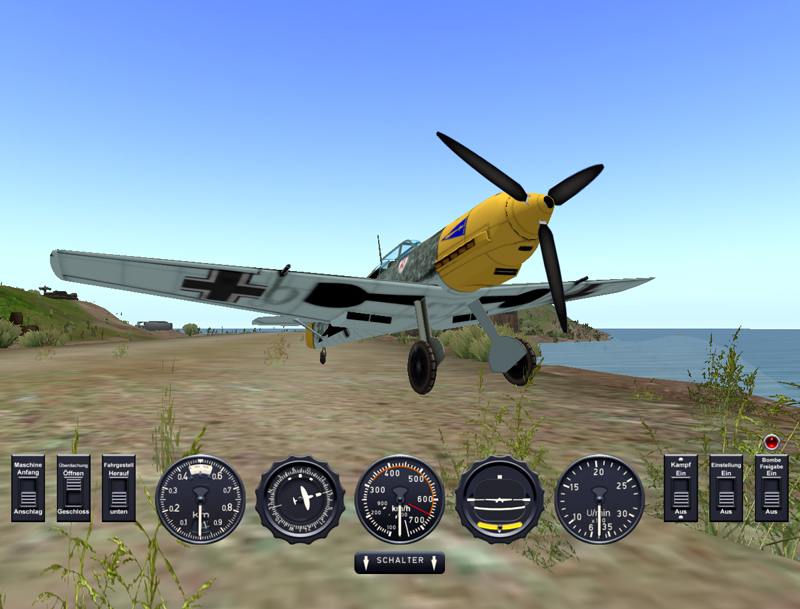Click the SCHALTER button below the gauges

(x=399, y=562)
